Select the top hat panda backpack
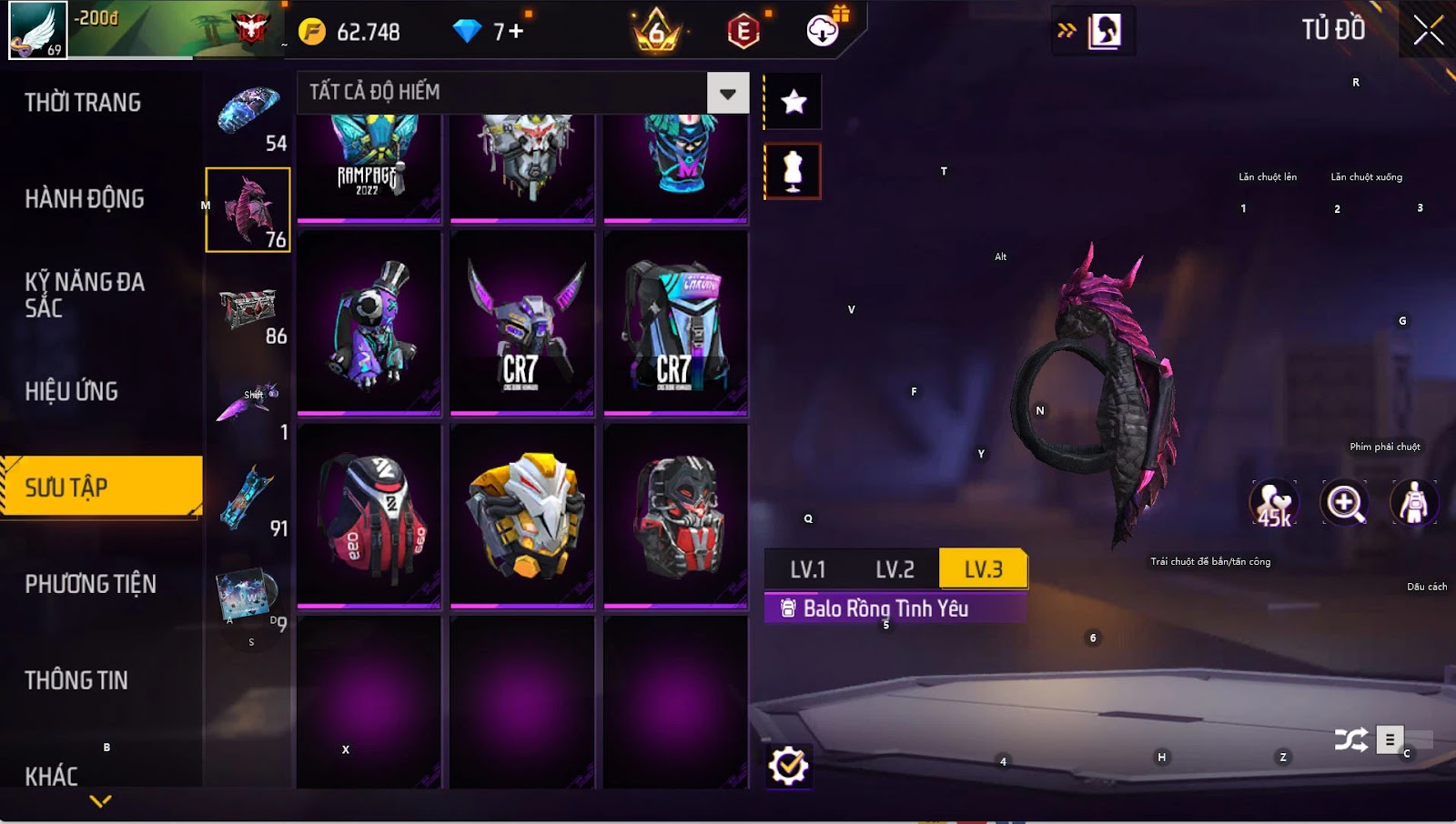This screenshot has width=1456, height=824. click(369, 324)
